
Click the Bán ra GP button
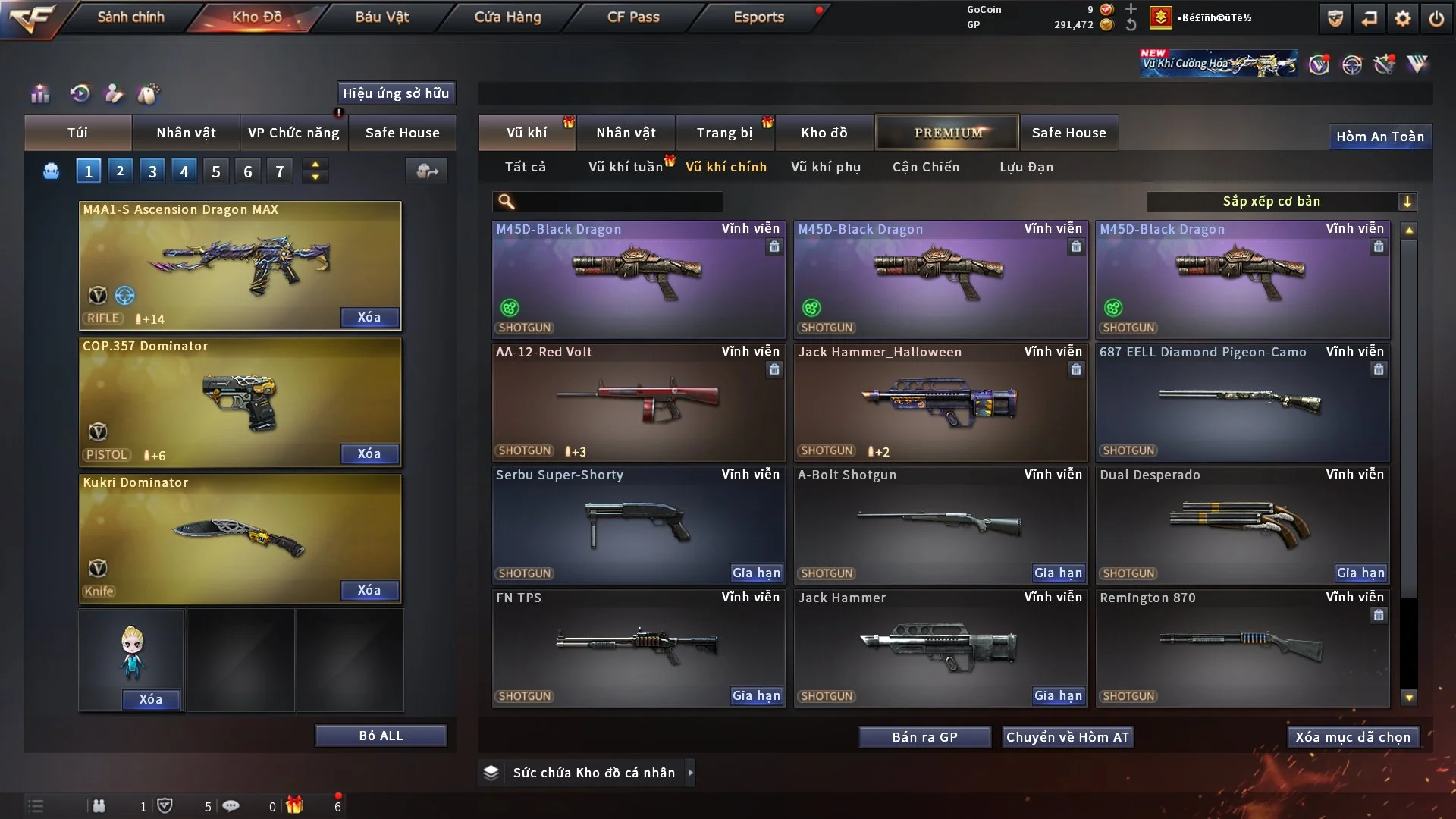(x=924, y=737)
